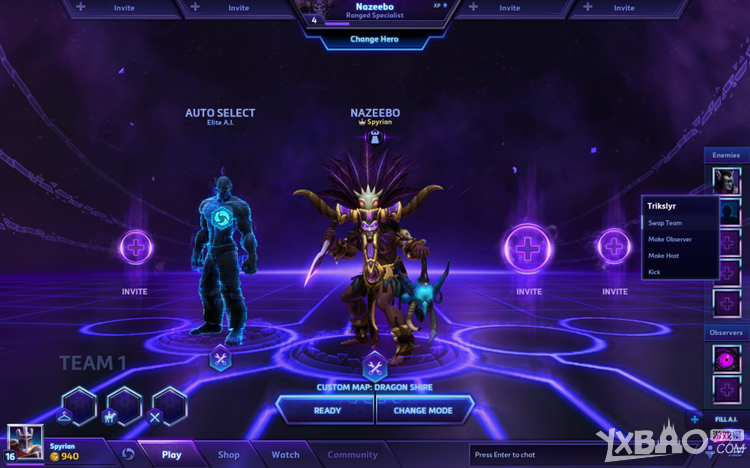
Task: Switch to the Play tab
Action: click(171, 455)
